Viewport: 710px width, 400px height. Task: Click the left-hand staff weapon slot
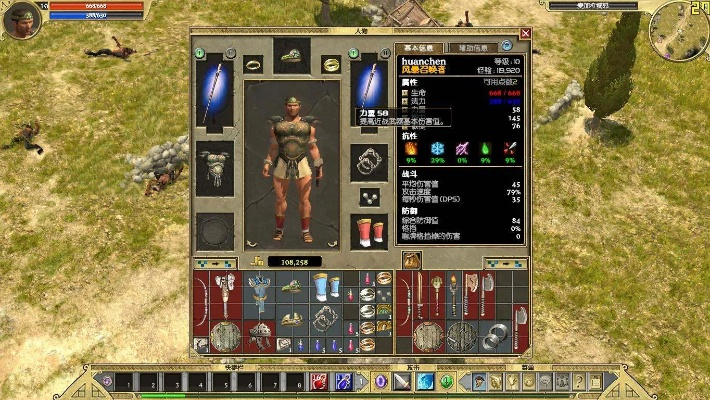tap(215, 92)
